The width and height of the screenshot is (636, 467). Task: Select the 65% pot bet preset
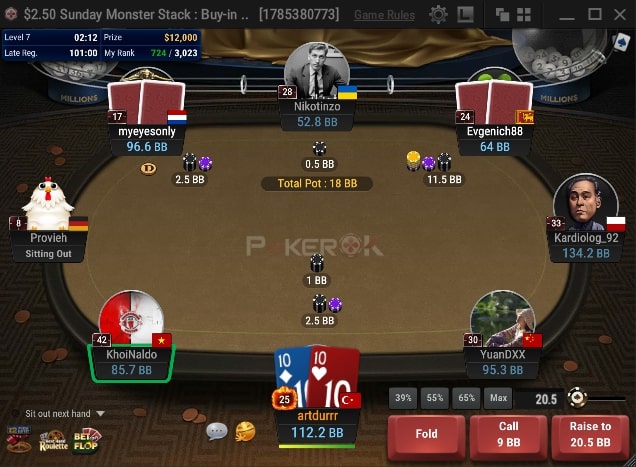[466, 398]
